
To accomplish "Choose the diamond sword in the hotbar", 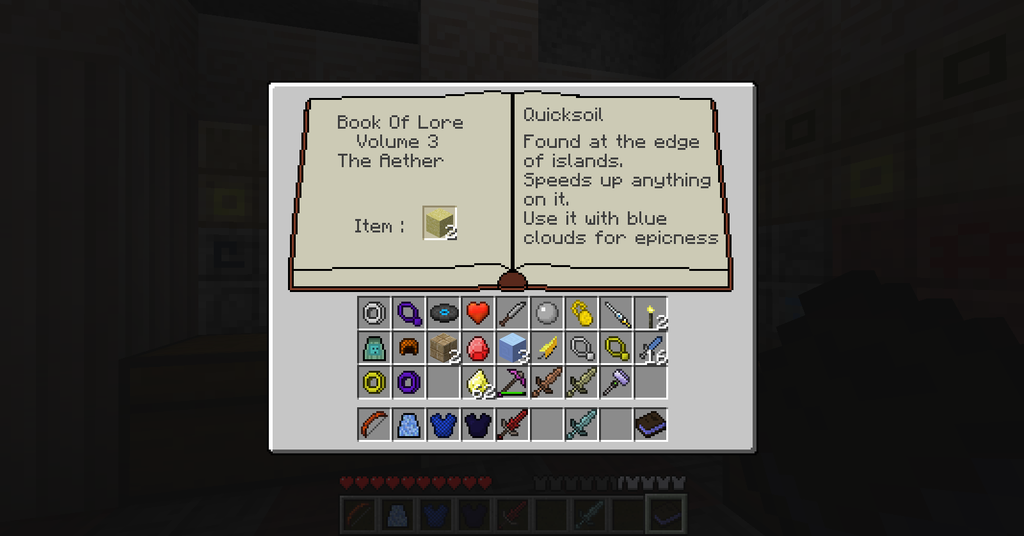I will 581,424.
